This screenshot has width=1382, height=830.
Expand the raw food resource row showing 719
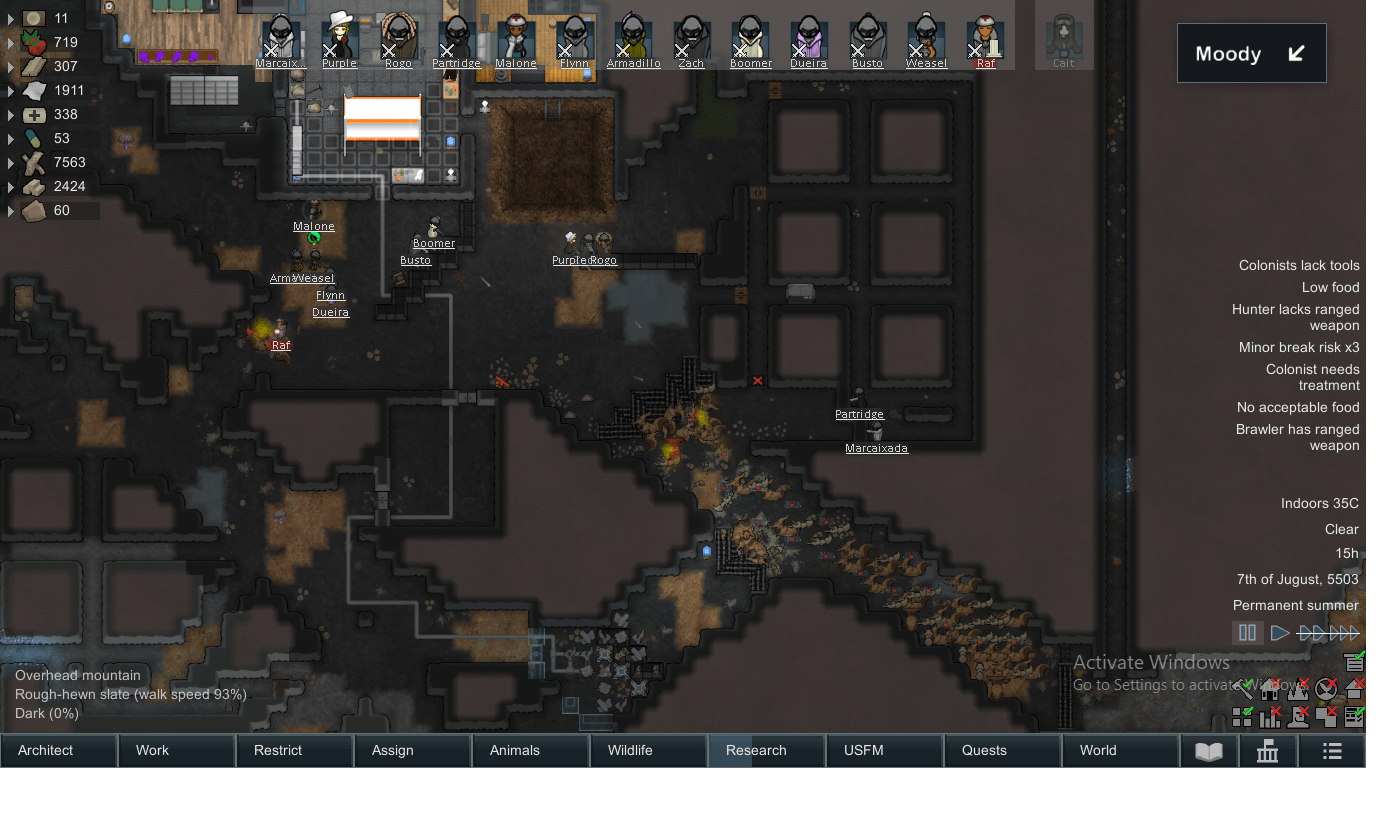[x=10, y=42]
